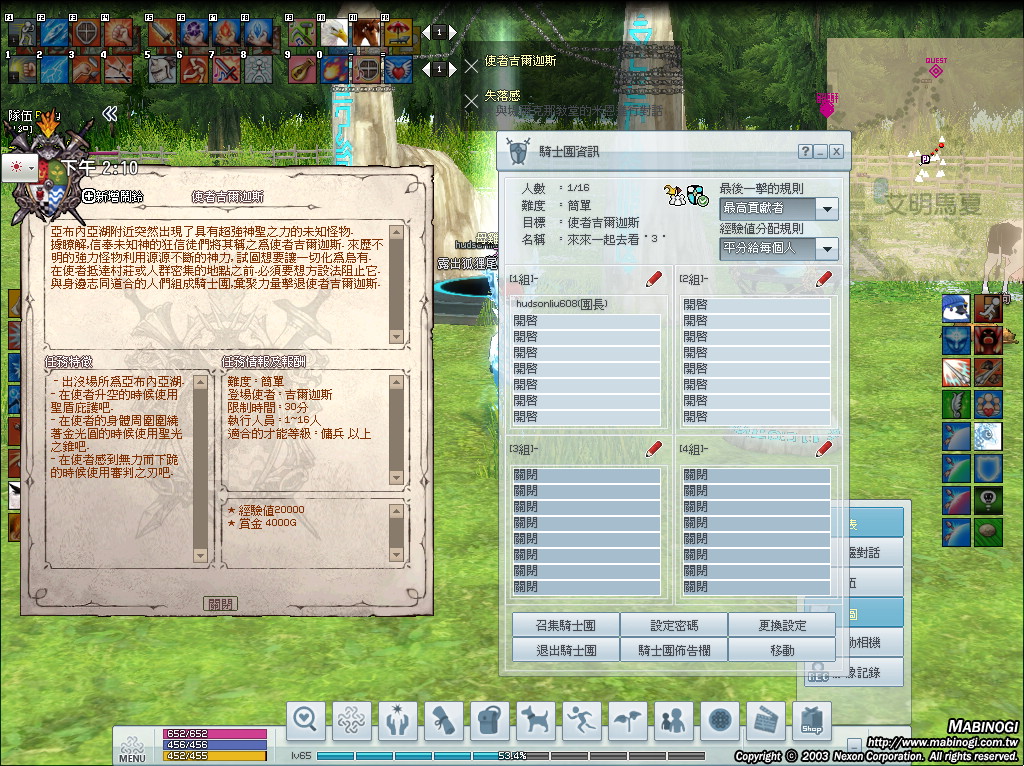Close the quest scroll with 關閉
Viewport: 1024px width, 766px height.
pyautogui.click(x=219, y=604)
